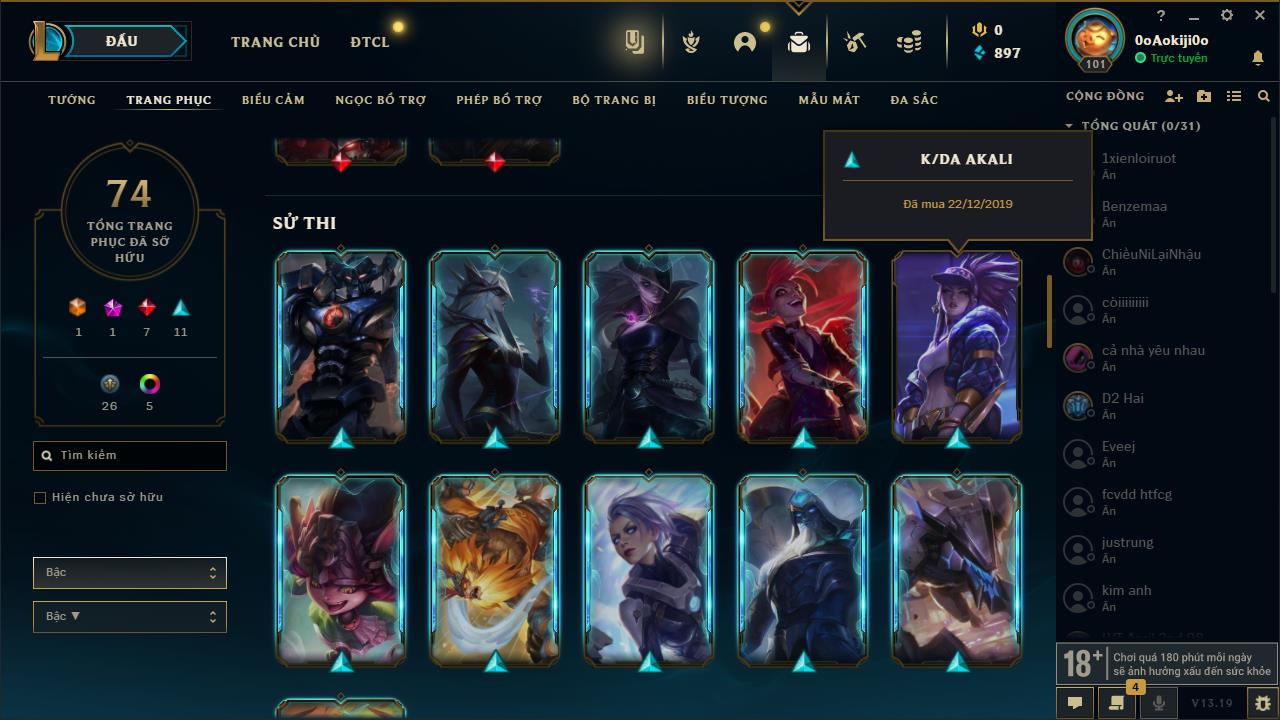Open the profile icon in top navigation
Image resolution: width=1280 pixels, height=720 pixels.
[x=744, y=40]
